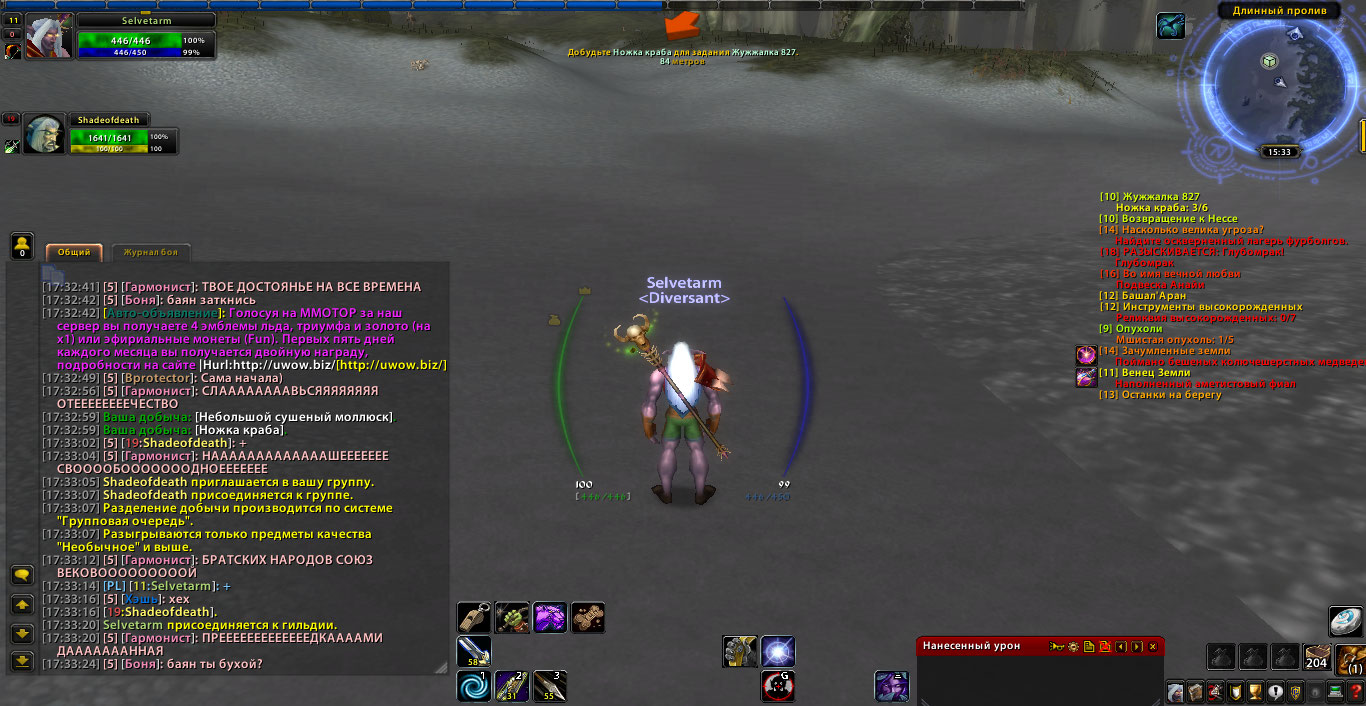The height and width of the screenshot is (706, 1366).
Task: Open damage meter gear settings
Action: [1072, 647]
